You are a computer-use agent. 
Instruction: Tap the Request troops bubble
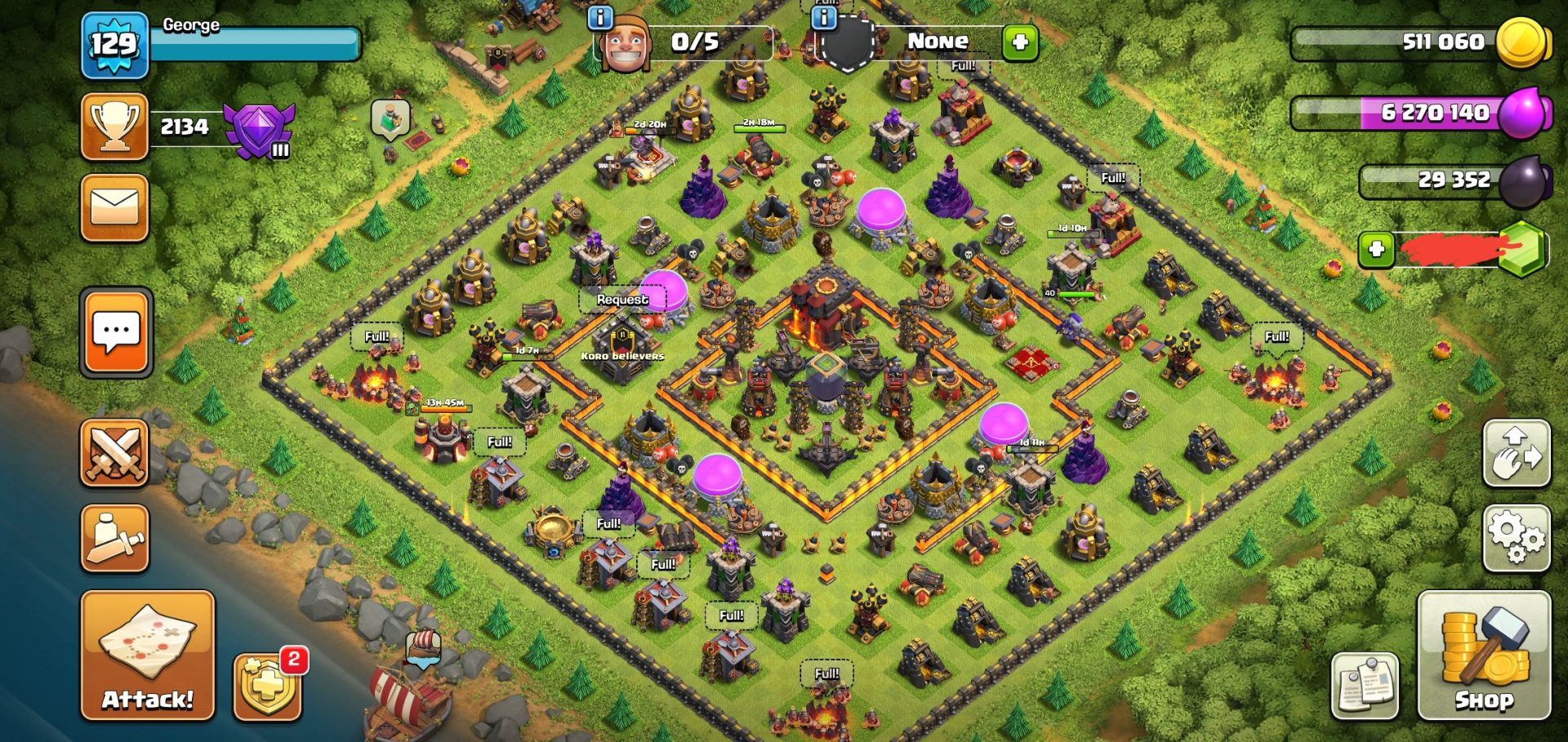[x=622, y=300]
